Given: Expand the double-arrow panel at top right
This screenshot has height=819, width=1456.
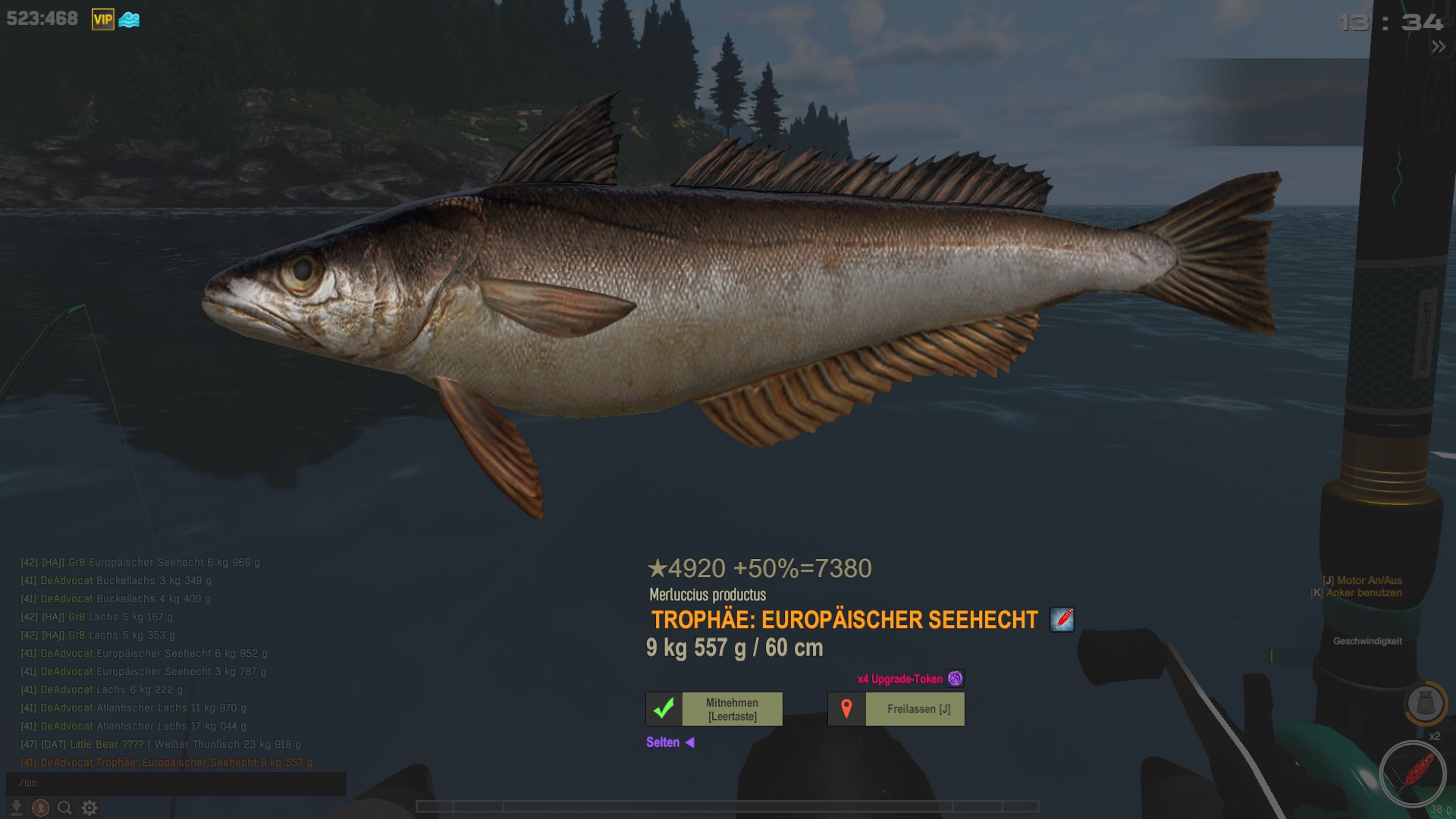Looking at the screenshot, I should pyautogui.click(x=1439, y=47).
